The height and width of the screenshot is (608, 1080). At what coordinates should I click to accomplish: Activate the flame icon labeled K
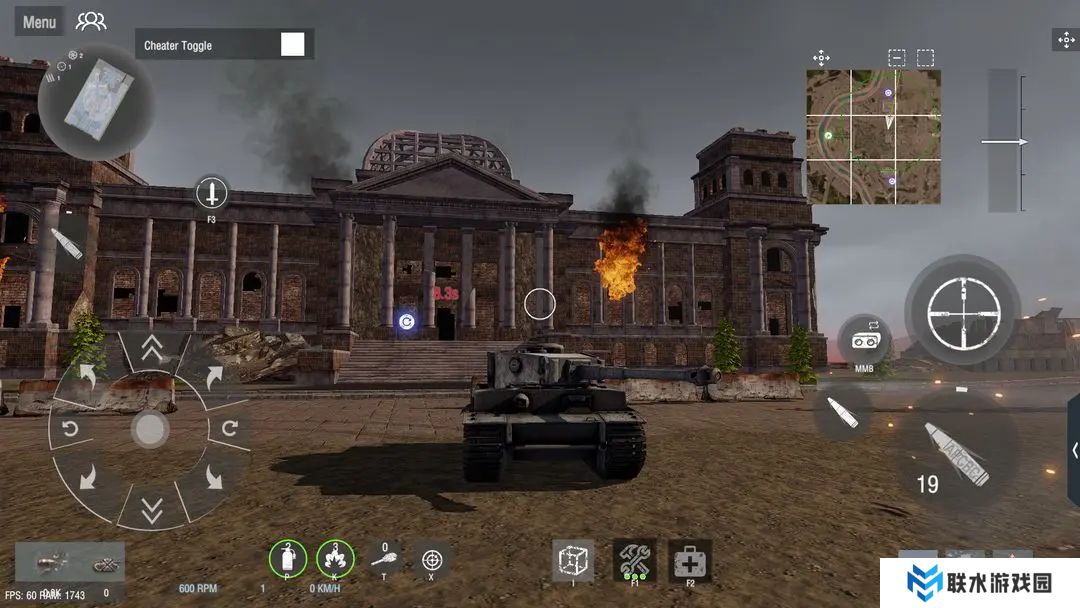point(335,558)
